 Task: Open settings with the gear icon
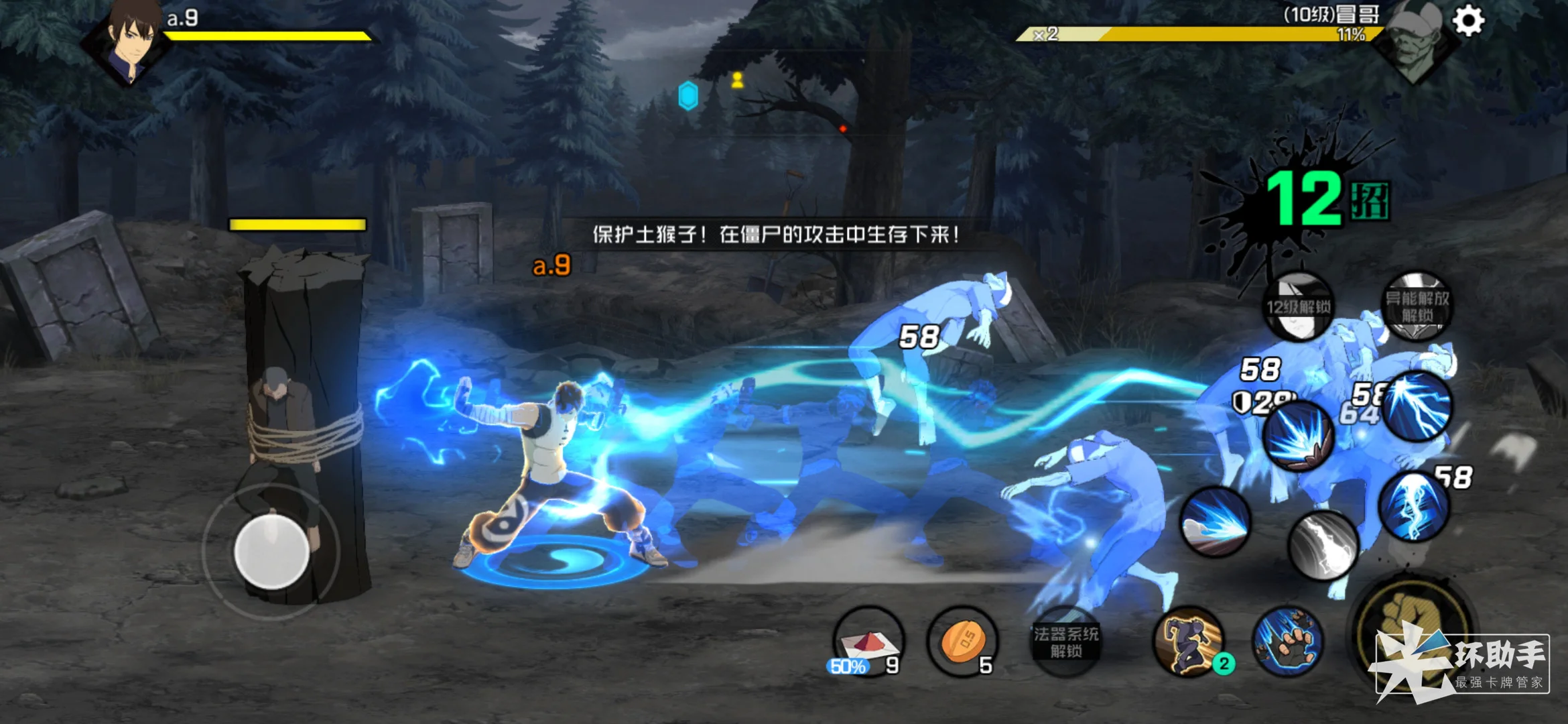[1468, 21]
